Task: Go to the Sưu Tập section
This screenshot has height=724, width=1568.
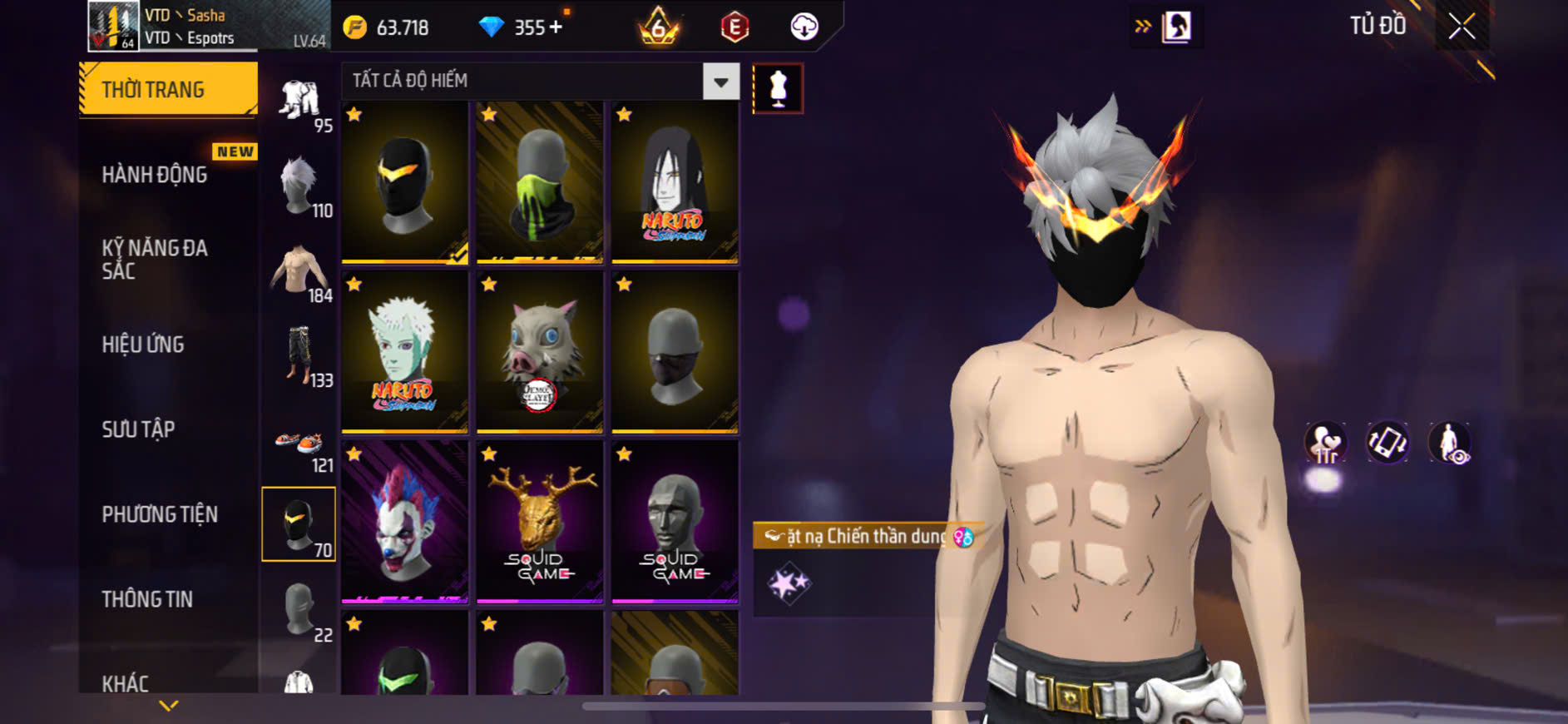Action: (x=138, y=429)
